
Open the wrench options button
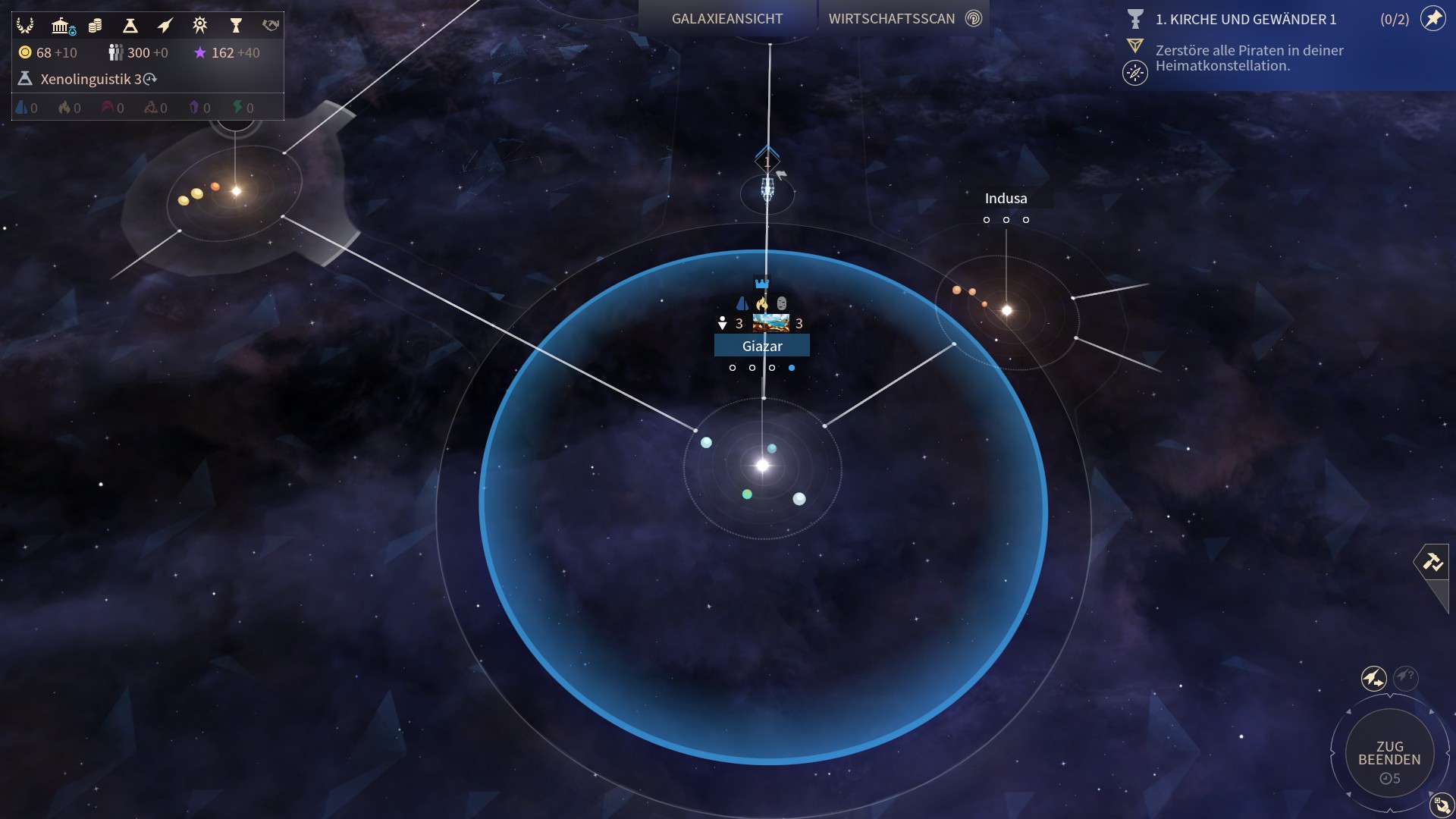tap(1441, 805)
